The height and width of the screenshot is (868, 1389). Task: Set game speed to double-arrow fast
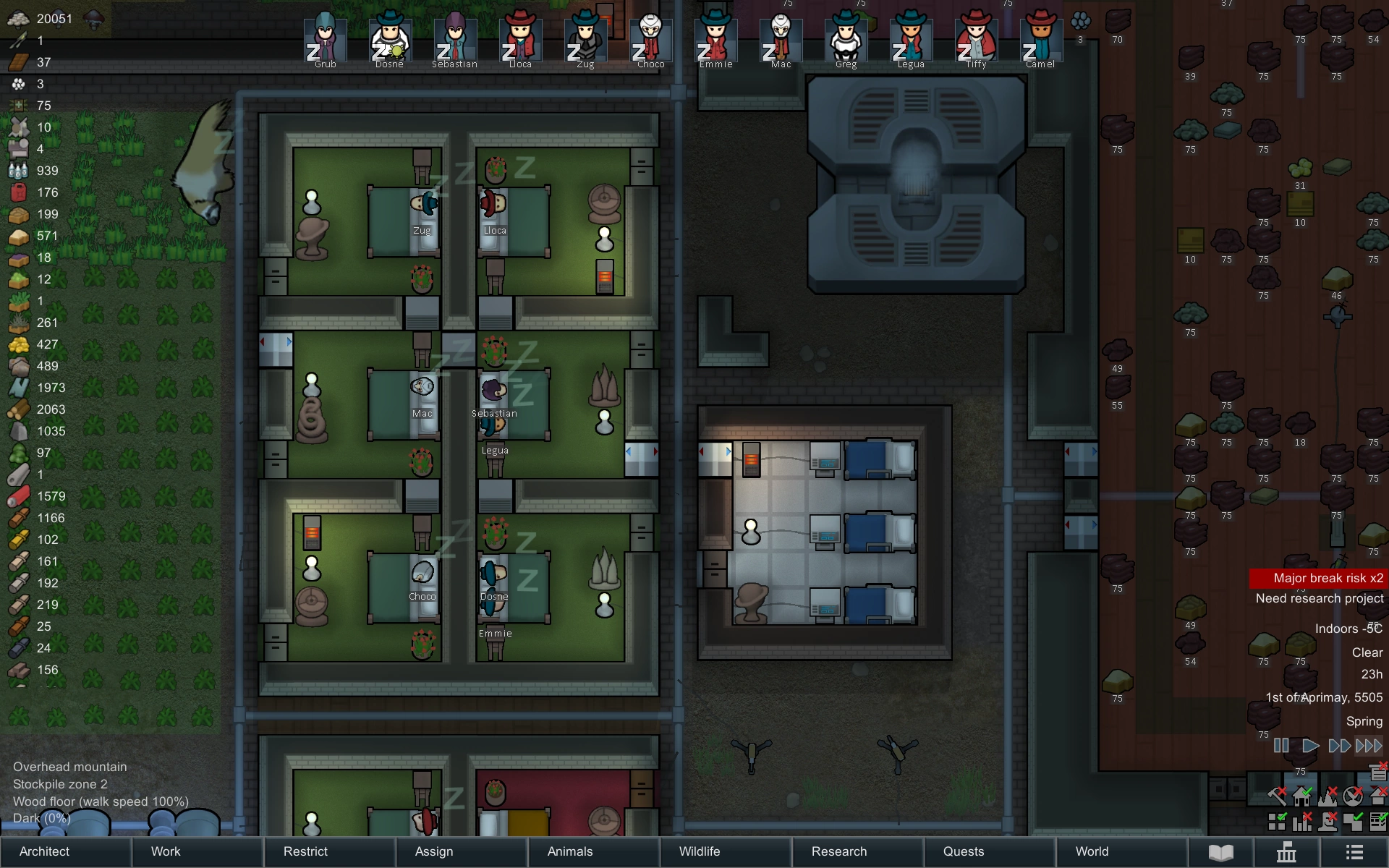(1339, 746)
